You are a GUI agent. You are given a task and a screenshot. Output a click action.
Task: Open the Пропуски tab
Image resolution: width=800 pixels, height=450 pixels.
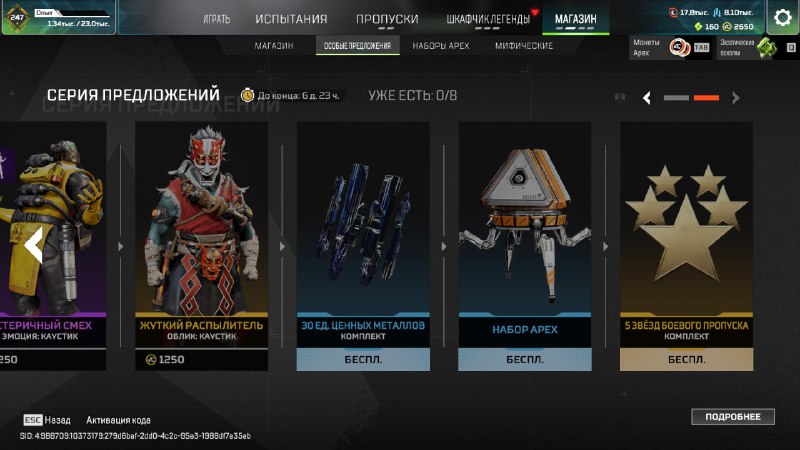pos(386,19)
